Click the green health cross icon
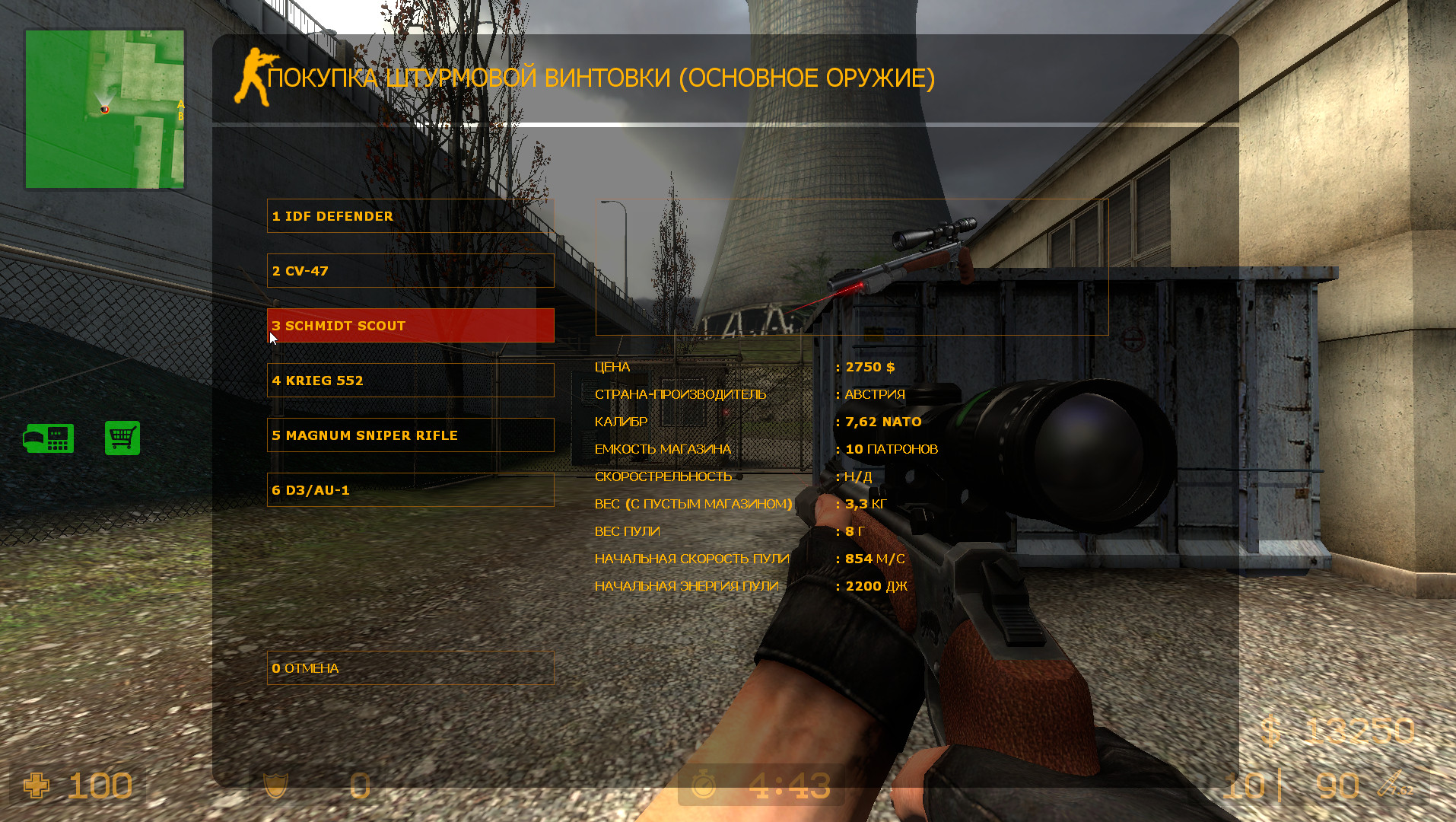1456x822 pixels. (x=36, y=786)
